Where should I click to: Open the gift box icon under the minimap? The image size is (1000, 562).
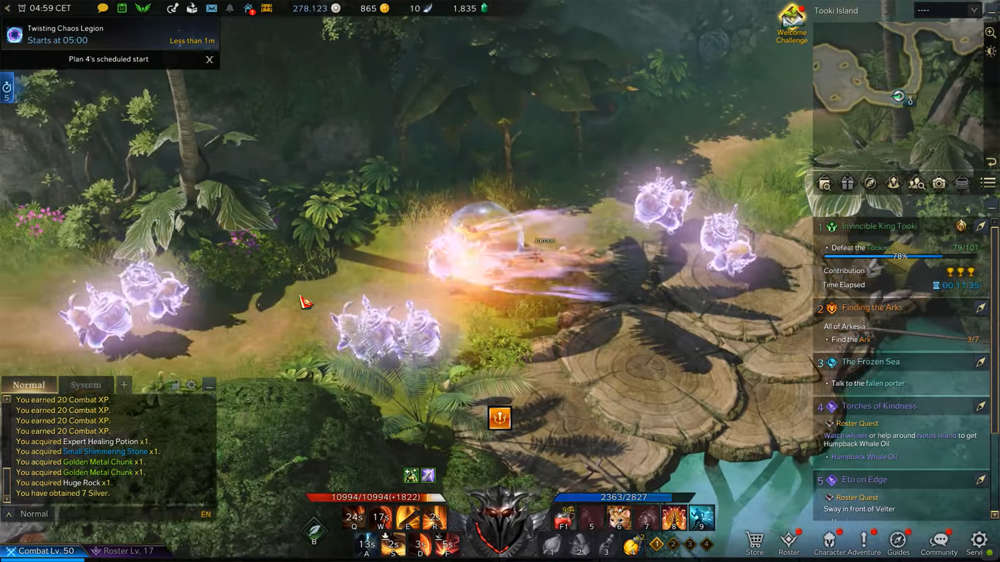847,183
